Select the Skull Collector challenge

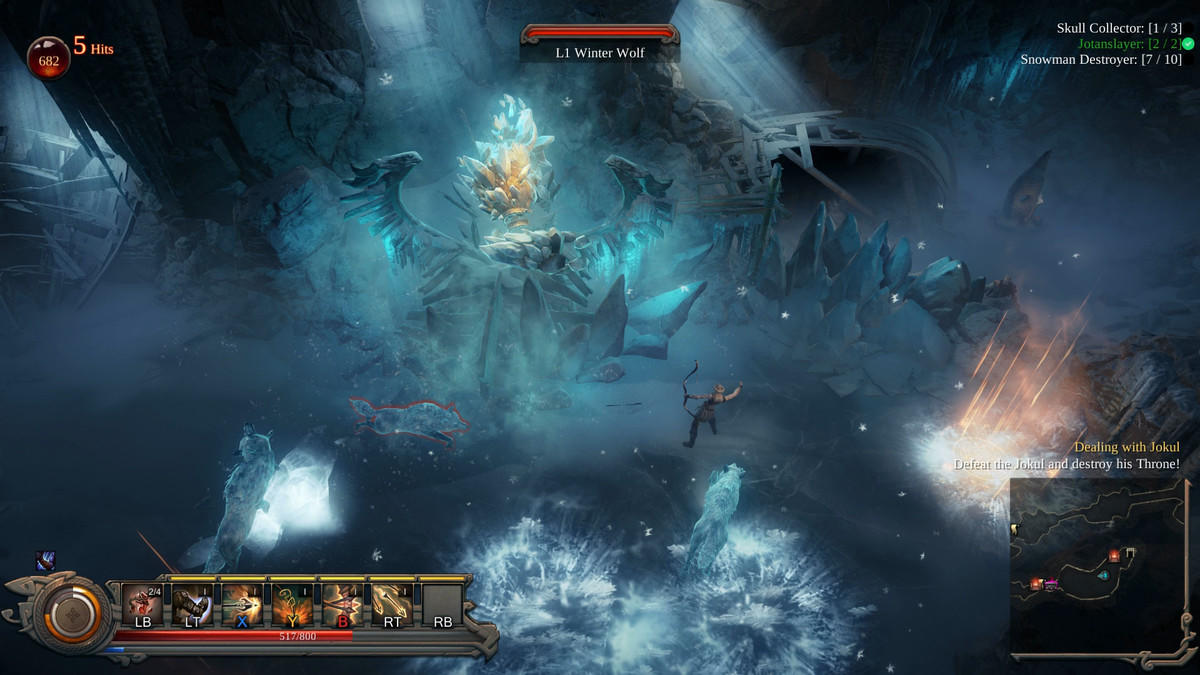pyautogui.click(x=1118, y=28)
